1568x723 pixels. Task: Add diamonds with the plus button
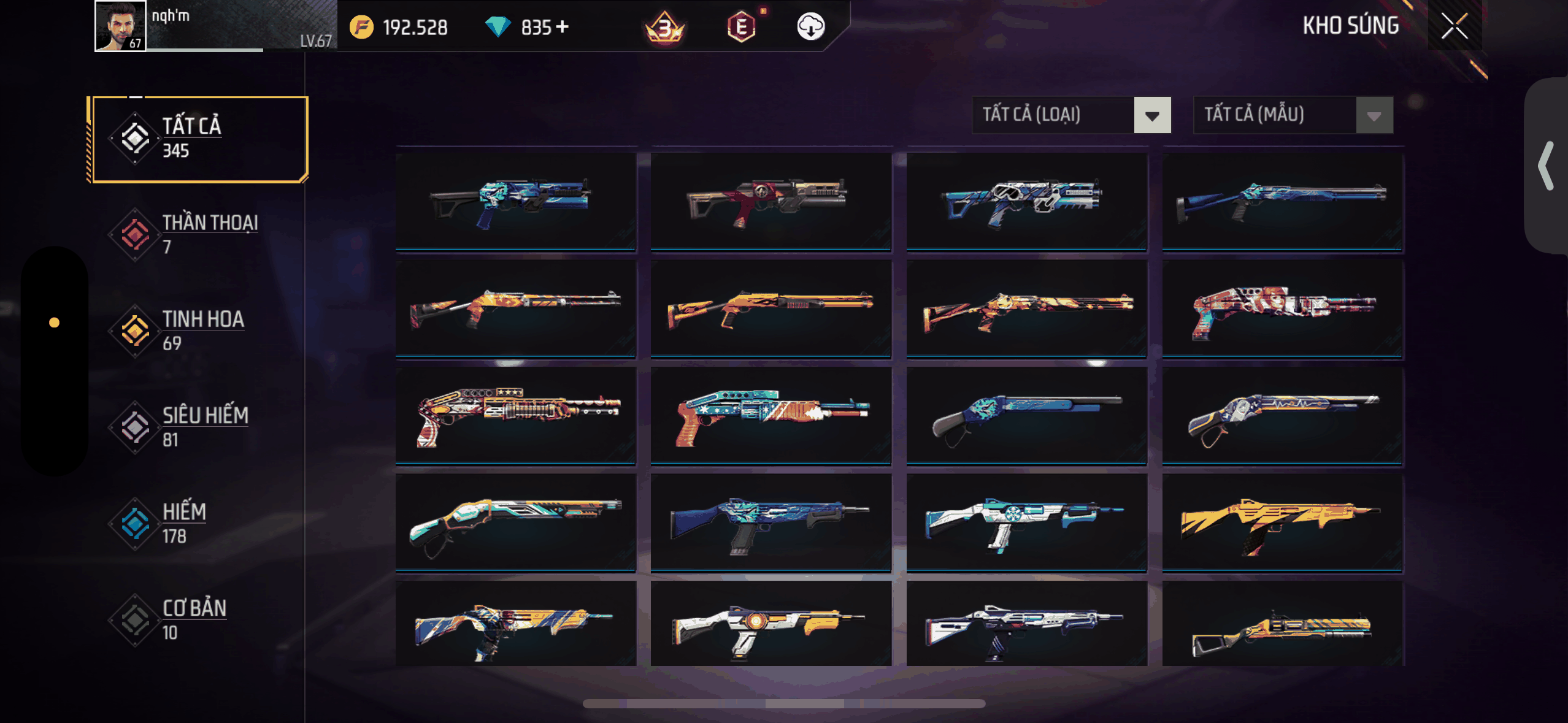point(563,27)
